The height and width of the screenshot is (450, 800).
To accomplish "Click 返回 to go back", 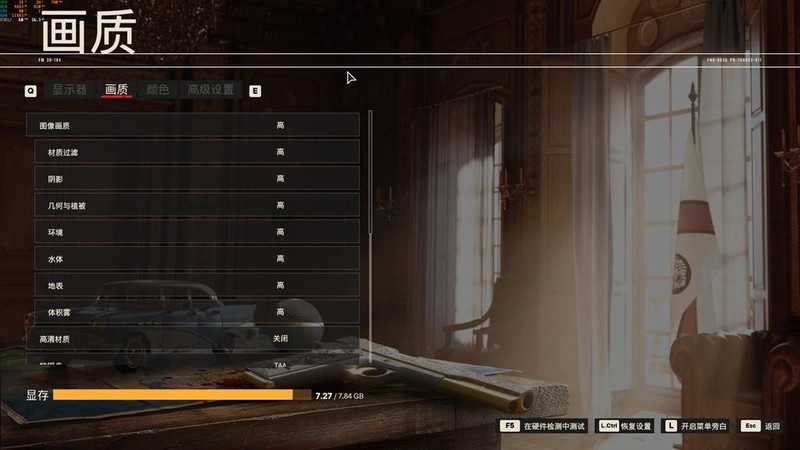I will [x=761, y=426].
